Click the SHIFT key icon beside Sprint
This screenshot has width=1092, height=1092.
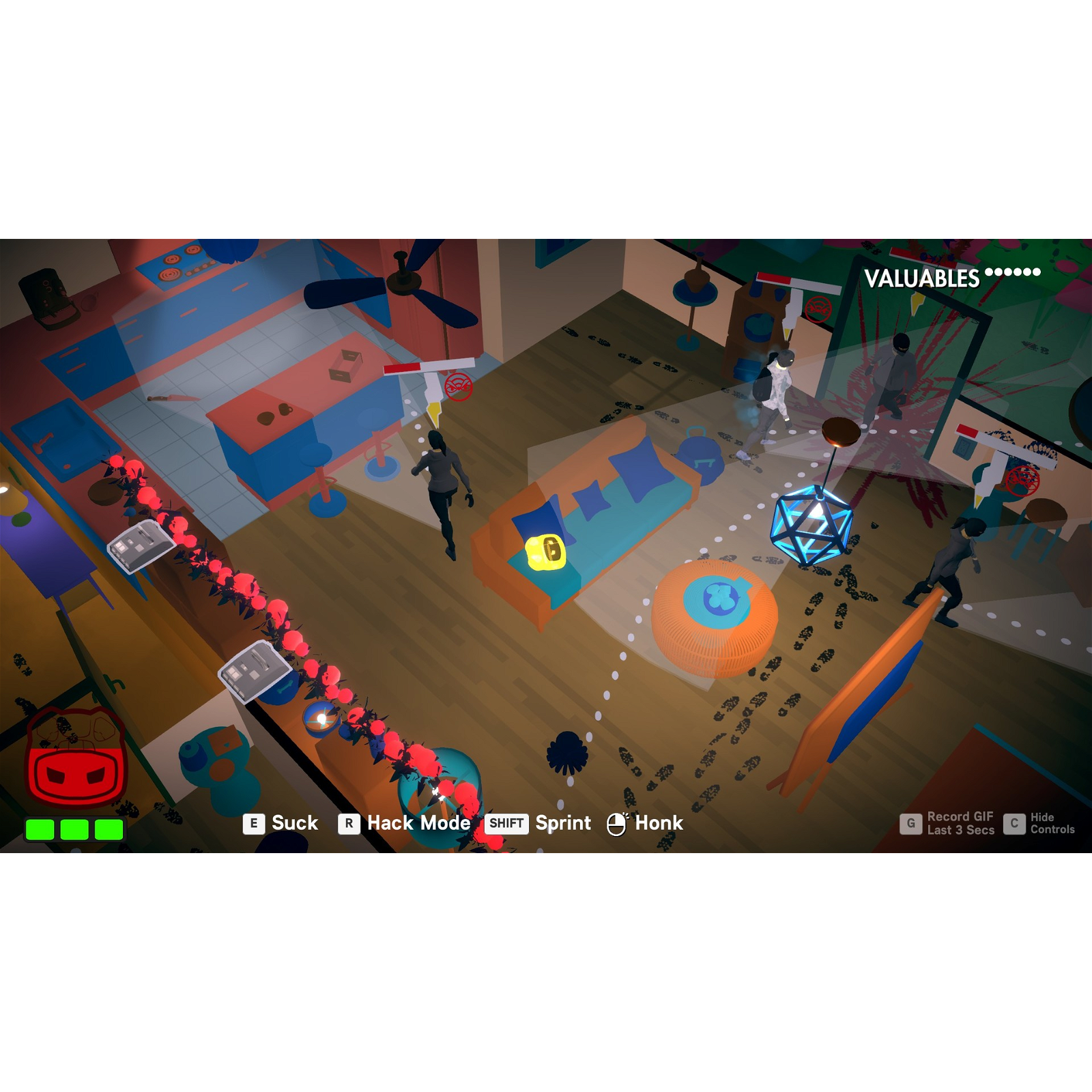click(507, 824)
